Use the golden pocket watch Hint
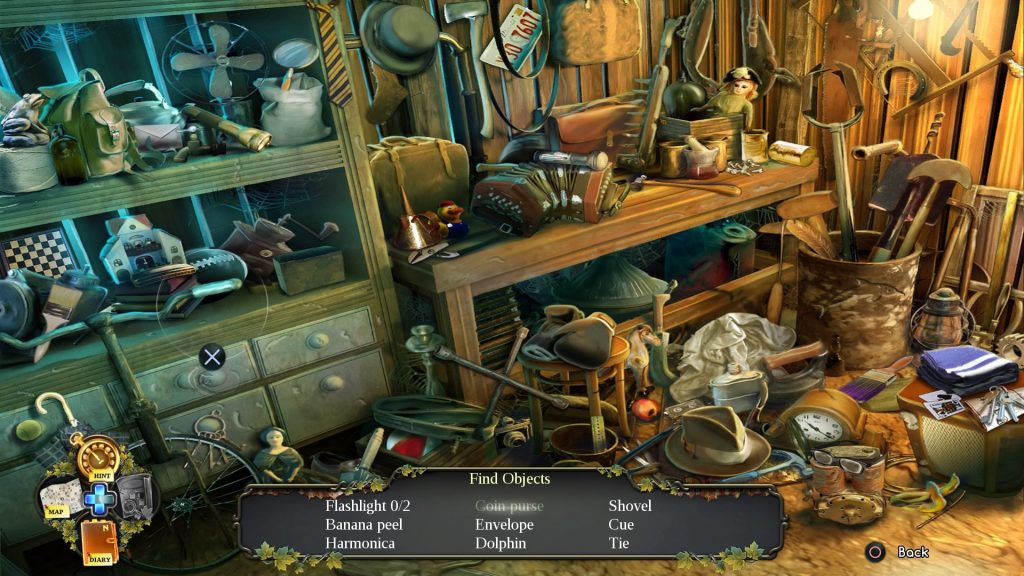Viewport: 1024px width, 576px height. click(98, 458)
